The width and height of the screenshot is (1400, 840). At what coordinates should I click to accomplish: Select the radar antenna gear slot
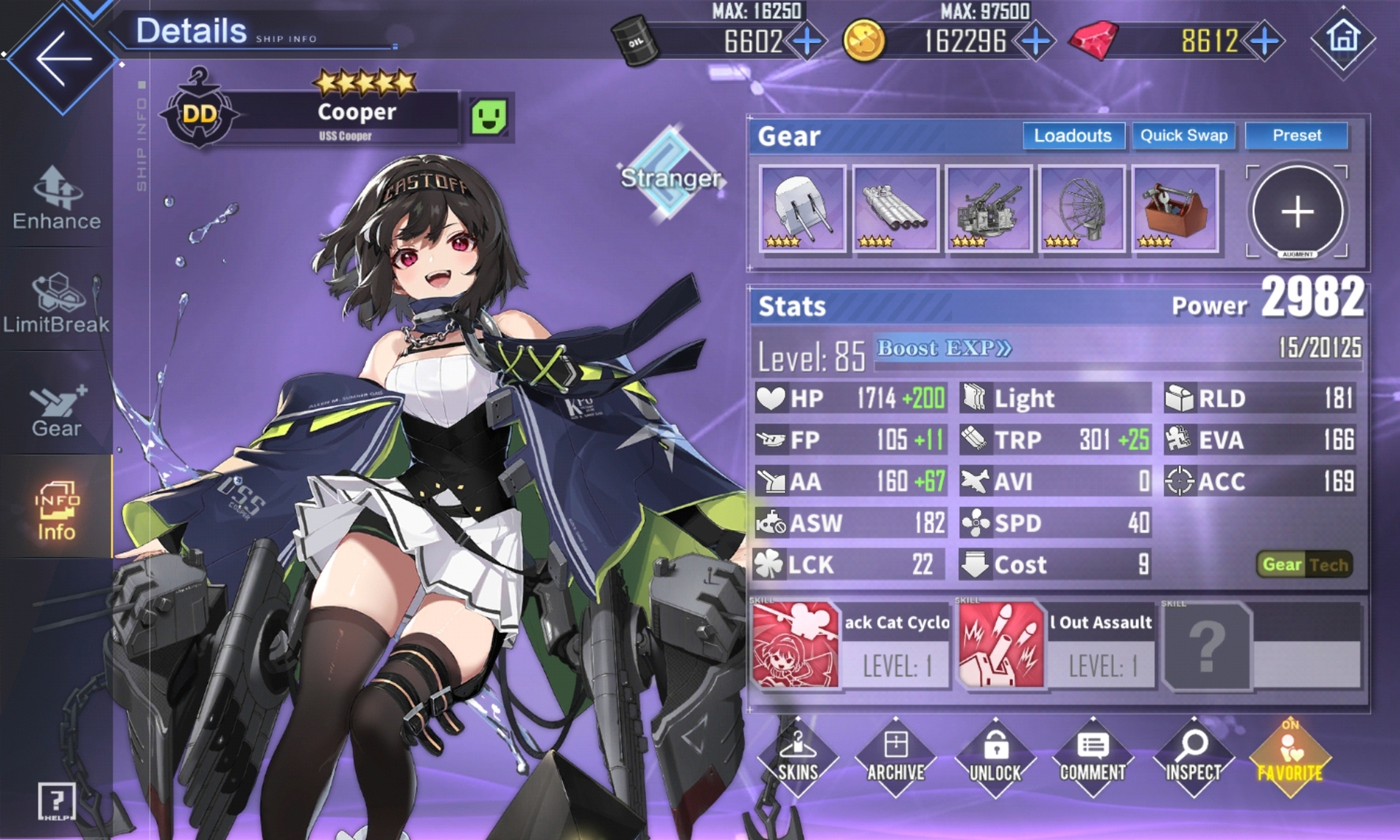1082,209
